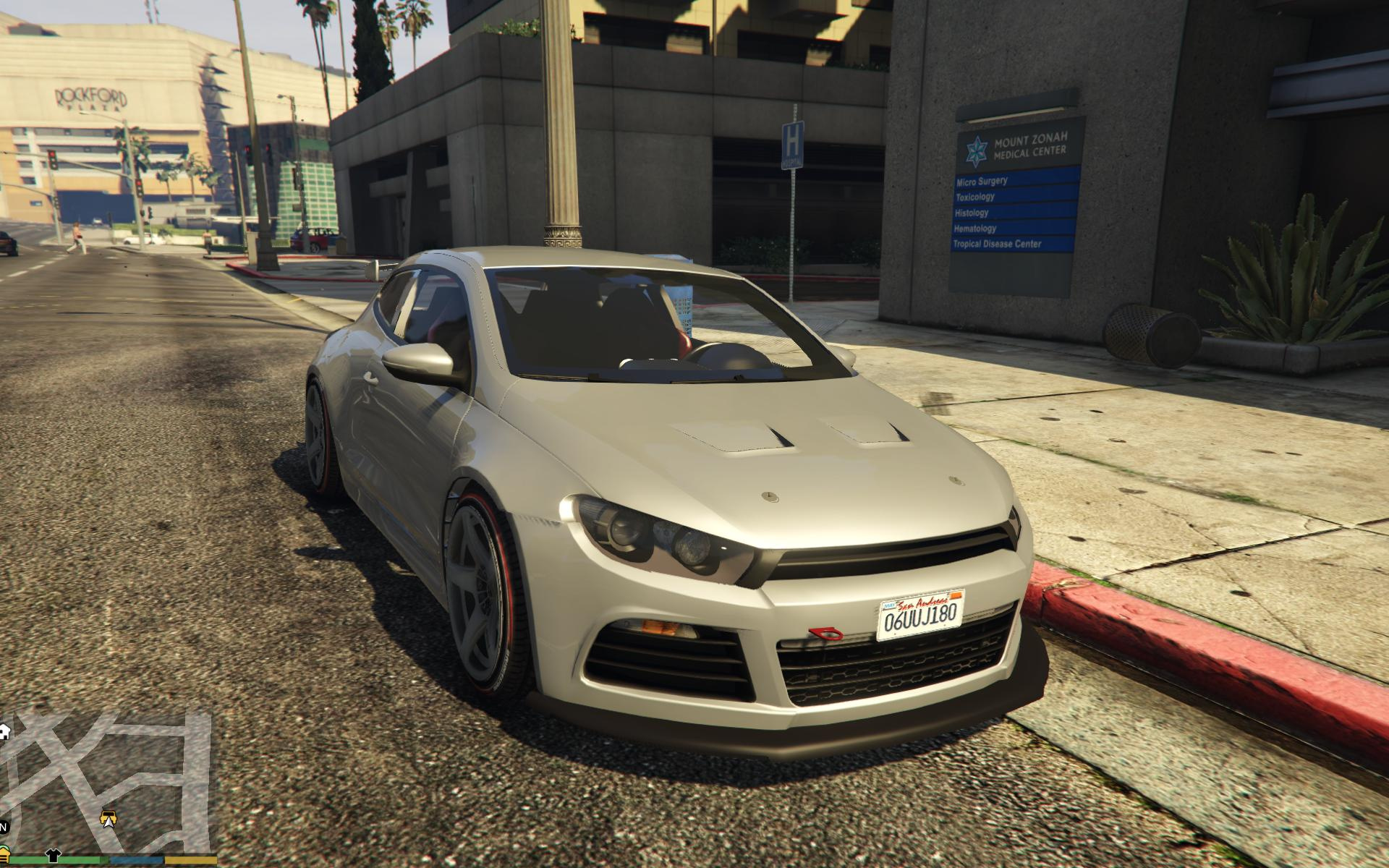
Task: Select the white house blip on the minimap
Action: coord(4,731)
